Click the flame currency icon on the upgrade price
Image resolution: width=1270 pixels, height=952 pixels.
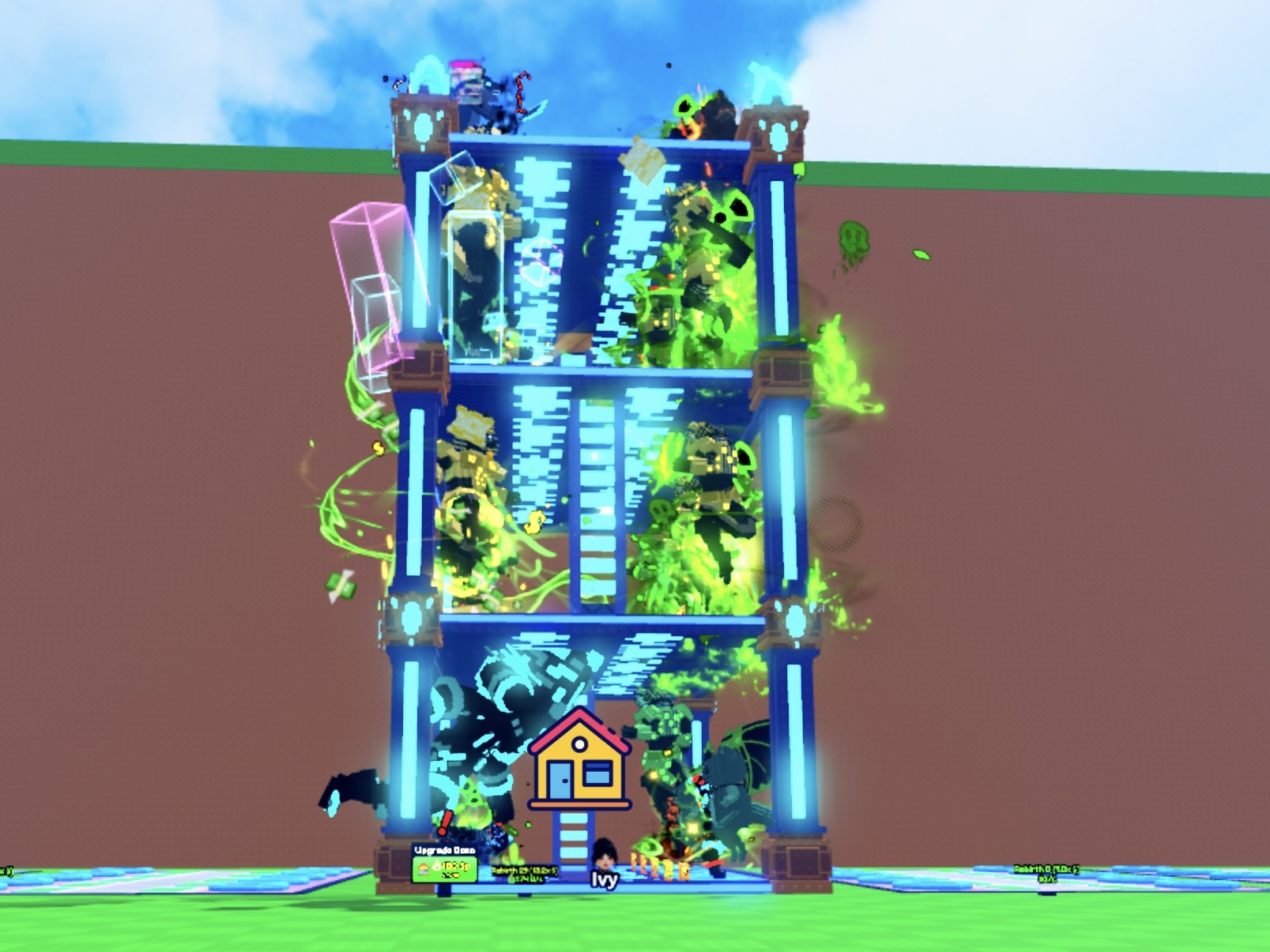(x=437, y=867)
